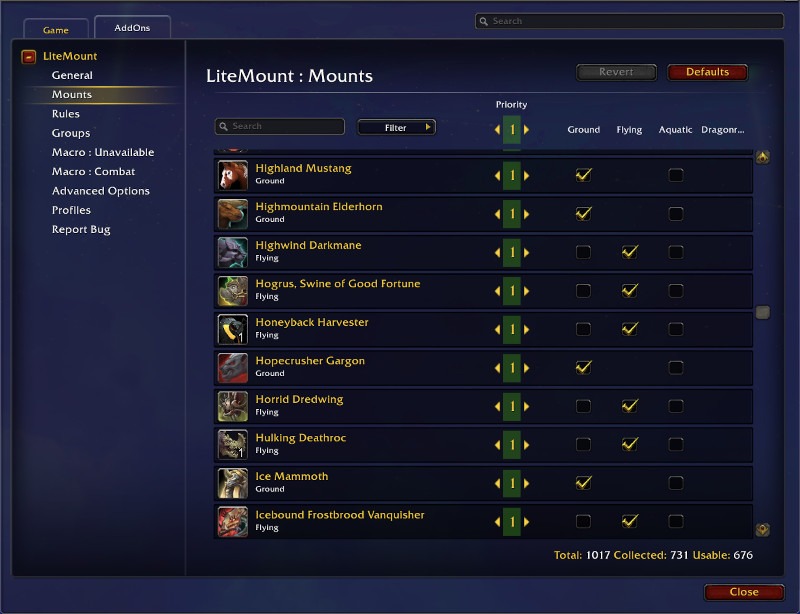Select the Honeyback Harvester mount icon

coord(233,329)
